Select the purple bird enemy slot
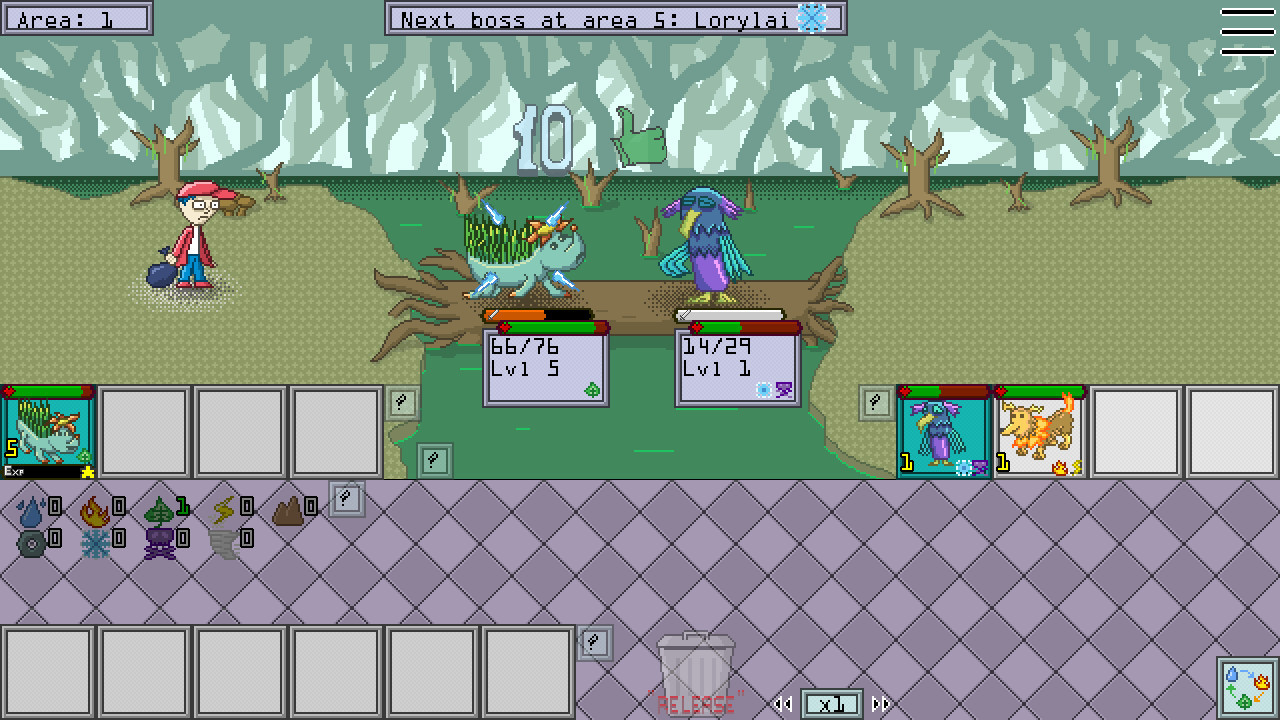 (943, 433)
